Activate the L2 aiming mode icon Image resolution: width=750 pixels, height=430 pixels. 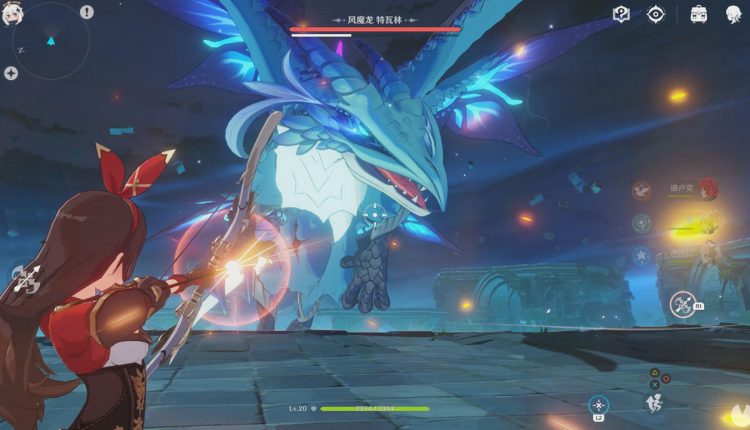click(598, 404)
